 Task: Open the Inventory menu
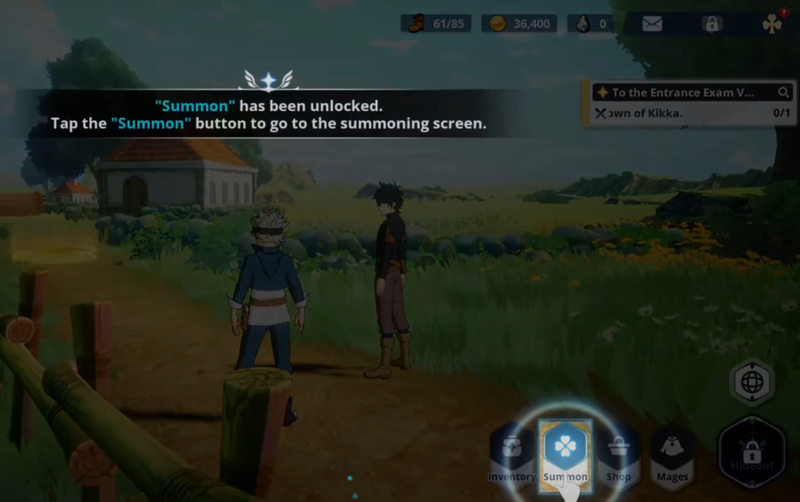click(x=511, y=457)
